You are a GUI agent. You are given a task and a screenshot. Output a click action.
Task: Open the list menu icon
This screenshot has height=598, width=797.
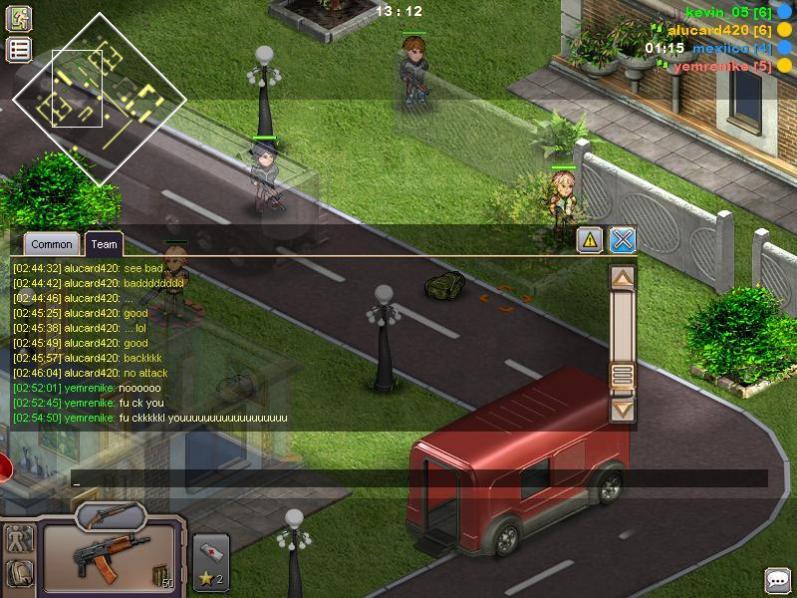tap(19, 50)
